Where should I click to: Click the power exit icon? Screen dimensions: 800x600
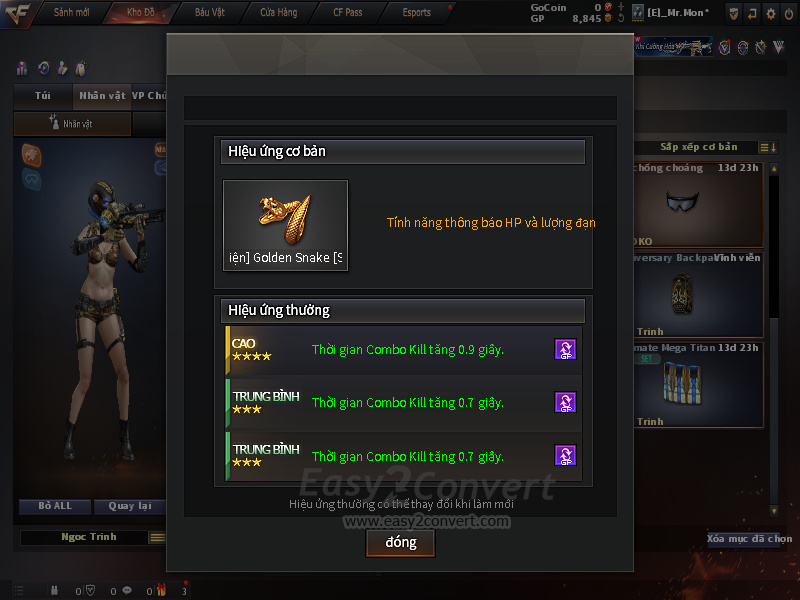tap(789, 13)
